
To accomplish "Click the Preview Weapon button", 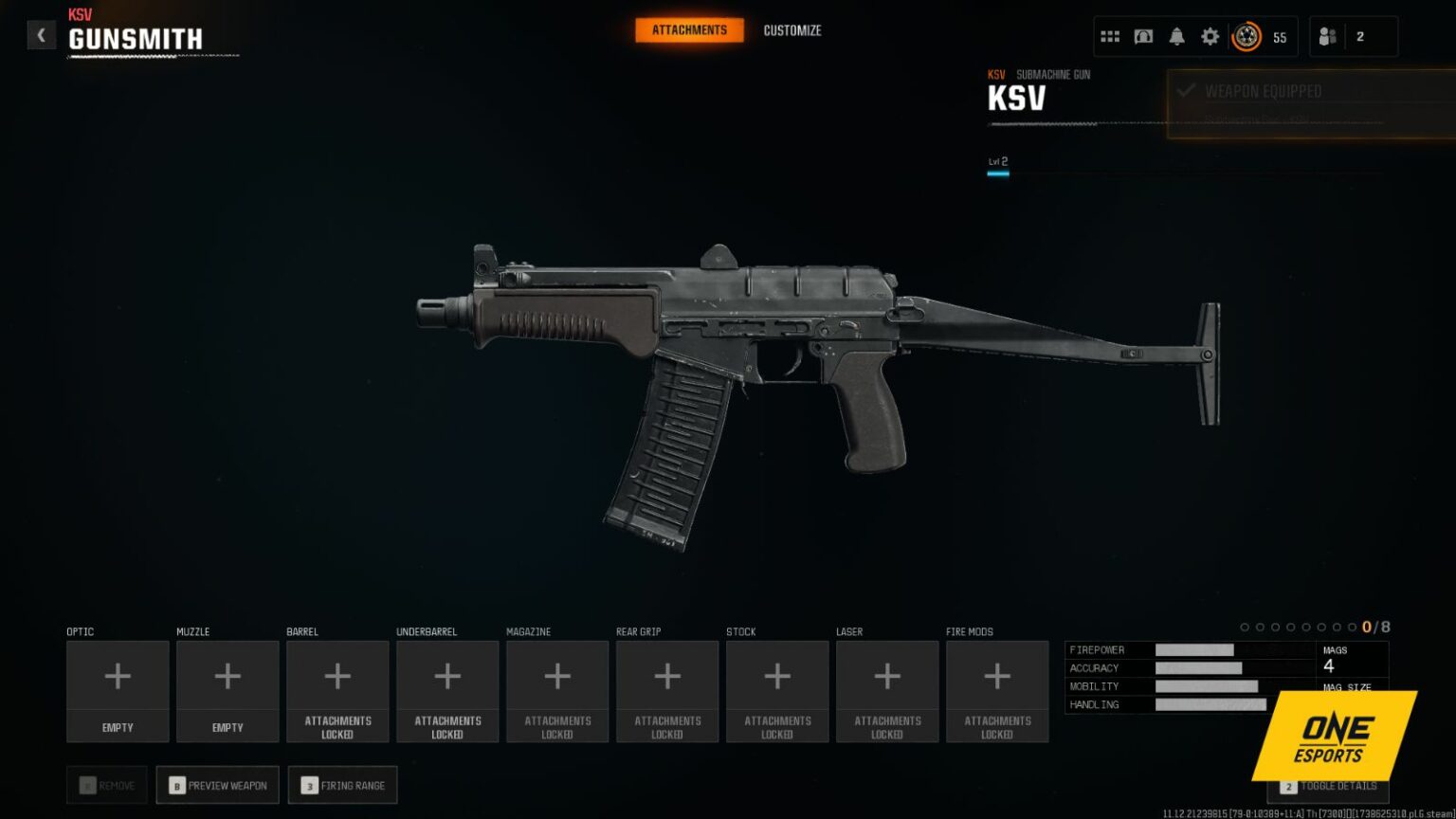I will [217, 785].
